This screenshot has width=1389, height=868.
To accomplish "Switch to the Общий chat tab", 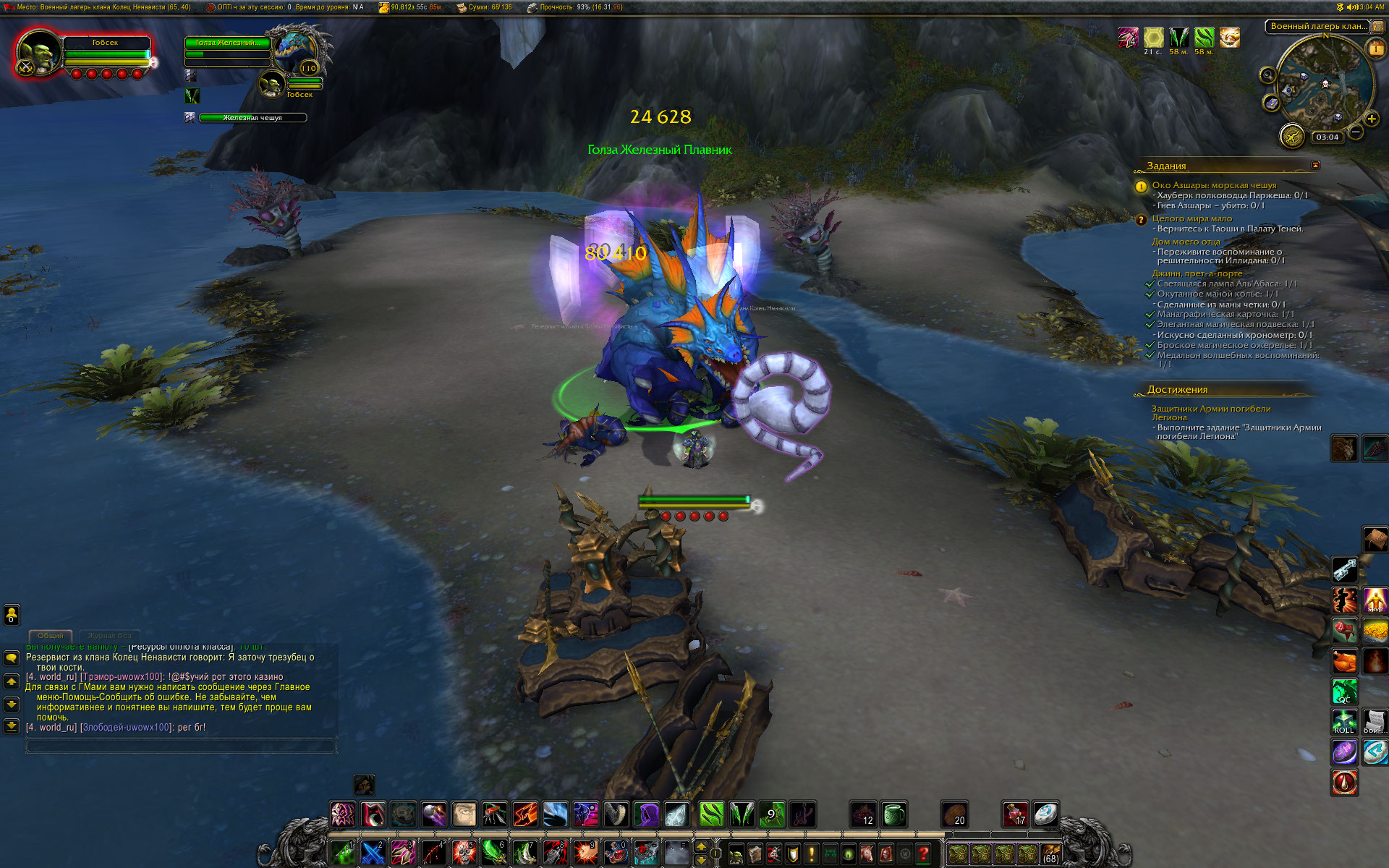I will click(51, 635).
